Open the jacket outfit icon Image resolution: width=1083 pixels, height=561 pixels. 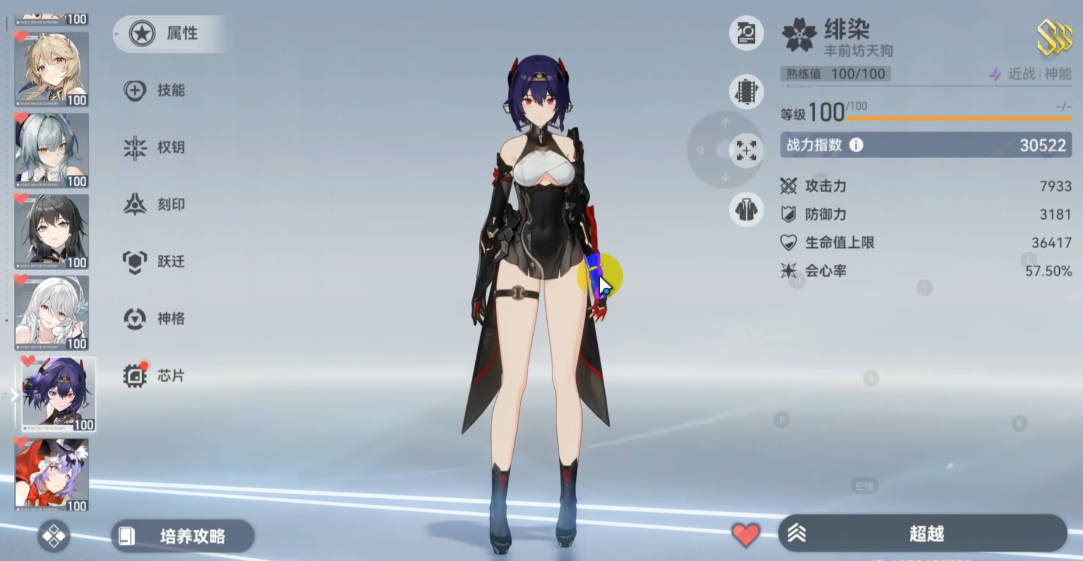pos(746,209)
